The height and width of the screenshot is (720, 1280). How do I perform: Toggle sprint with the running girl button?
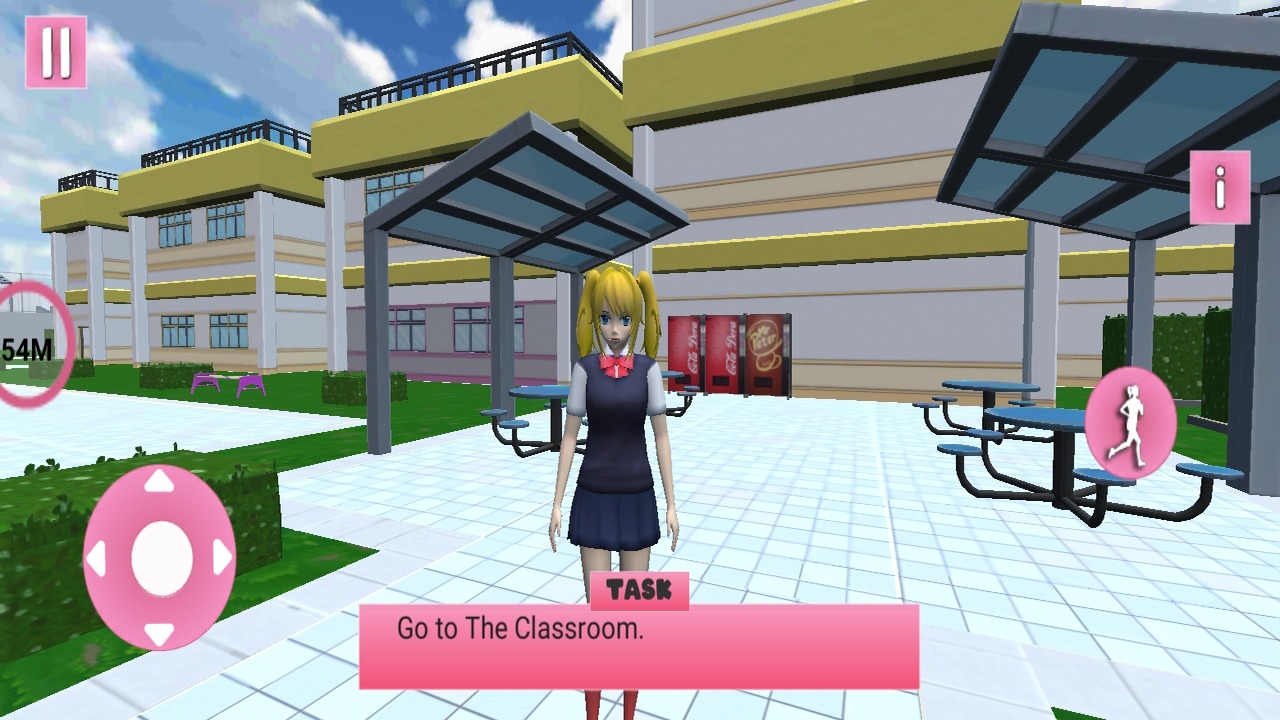(x=1129, y=422)
